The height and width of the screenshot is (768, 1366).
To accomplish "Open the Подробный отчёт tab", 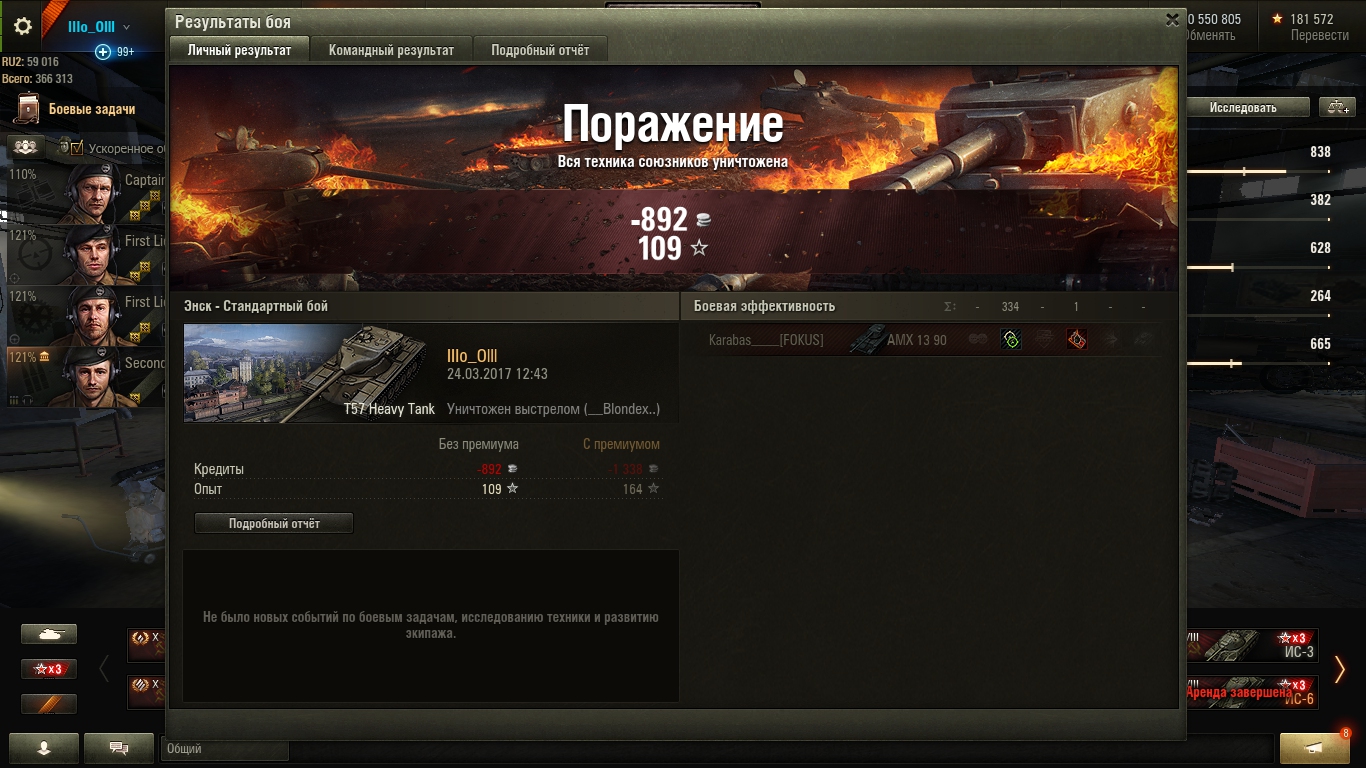I will click(540, 50).
